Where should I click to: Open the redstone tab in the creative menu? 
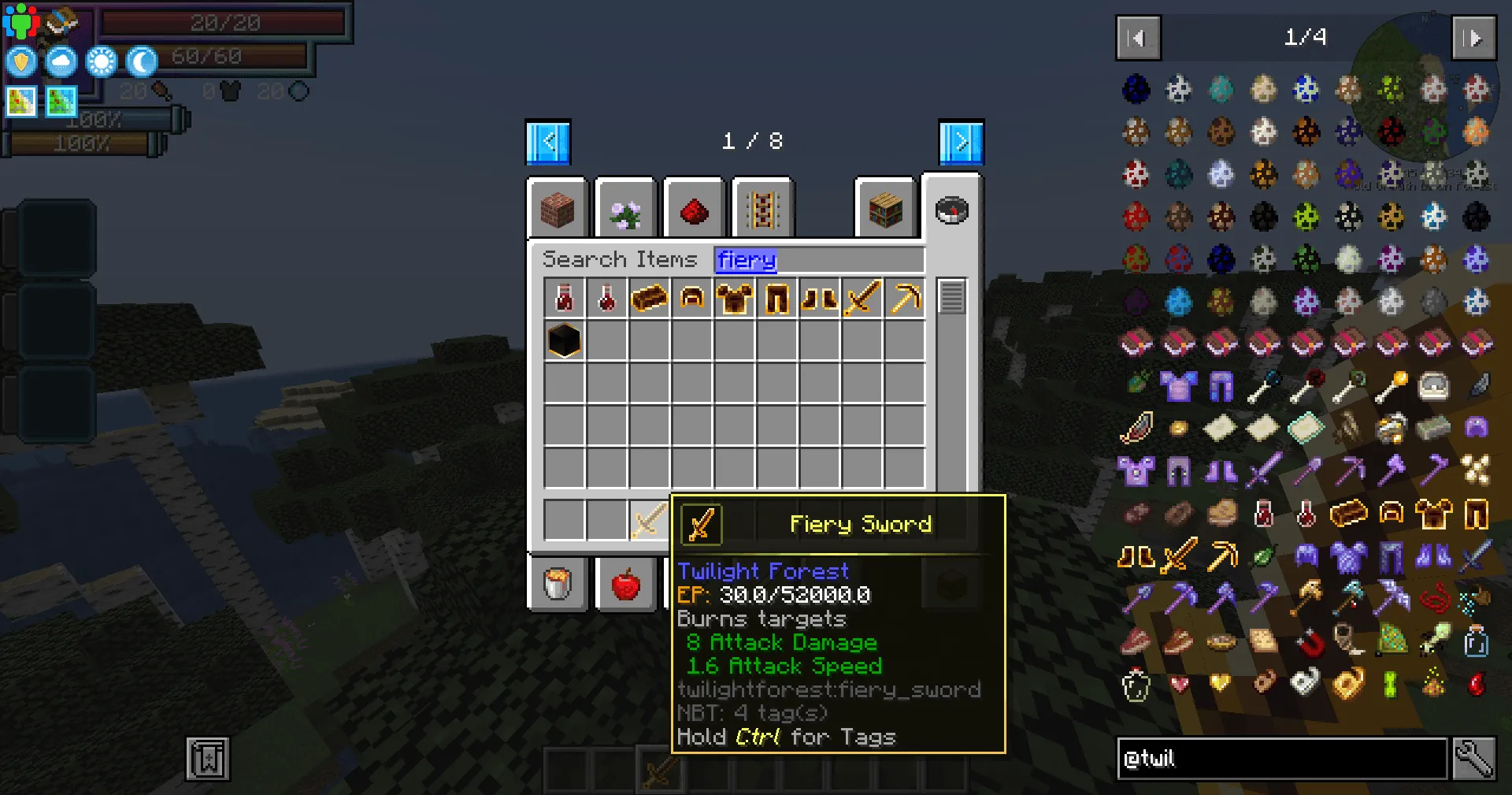694,209
